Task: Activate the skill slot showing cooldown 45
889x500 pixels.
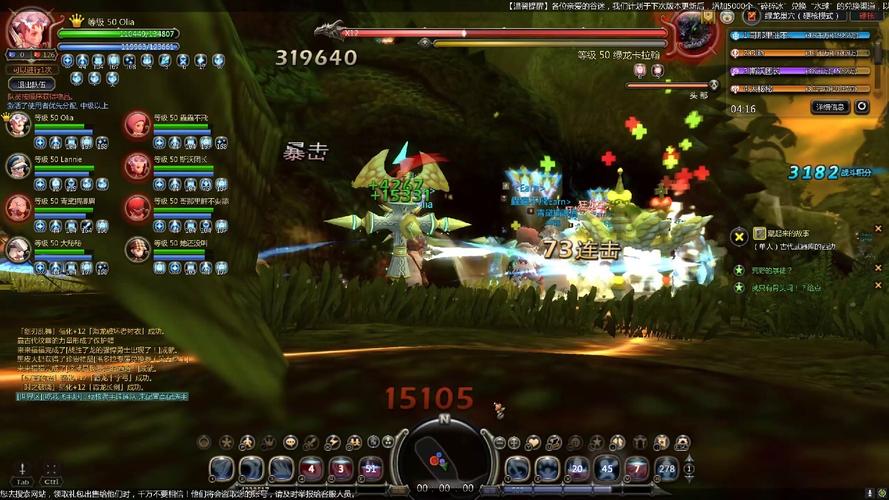Action: (x=606, y=468)
